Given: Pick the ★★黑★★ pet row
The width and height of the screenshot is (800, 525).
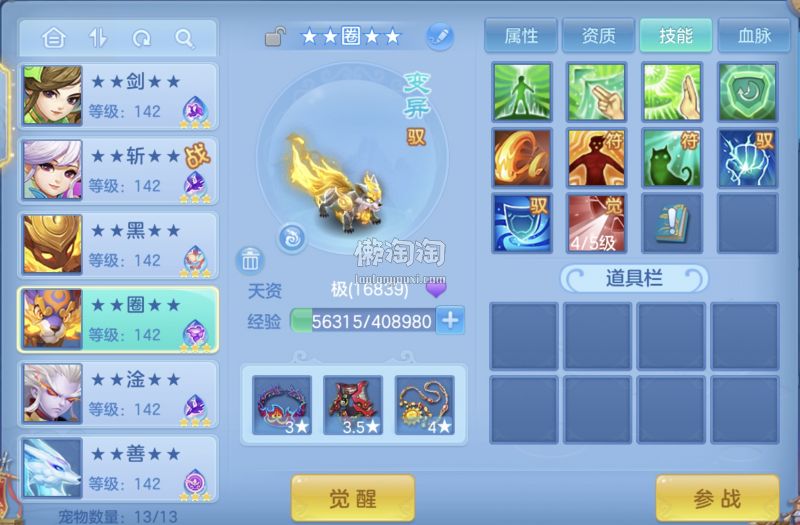Looking at the screenshot, I should pyautogui.click(x=118, y=245).
